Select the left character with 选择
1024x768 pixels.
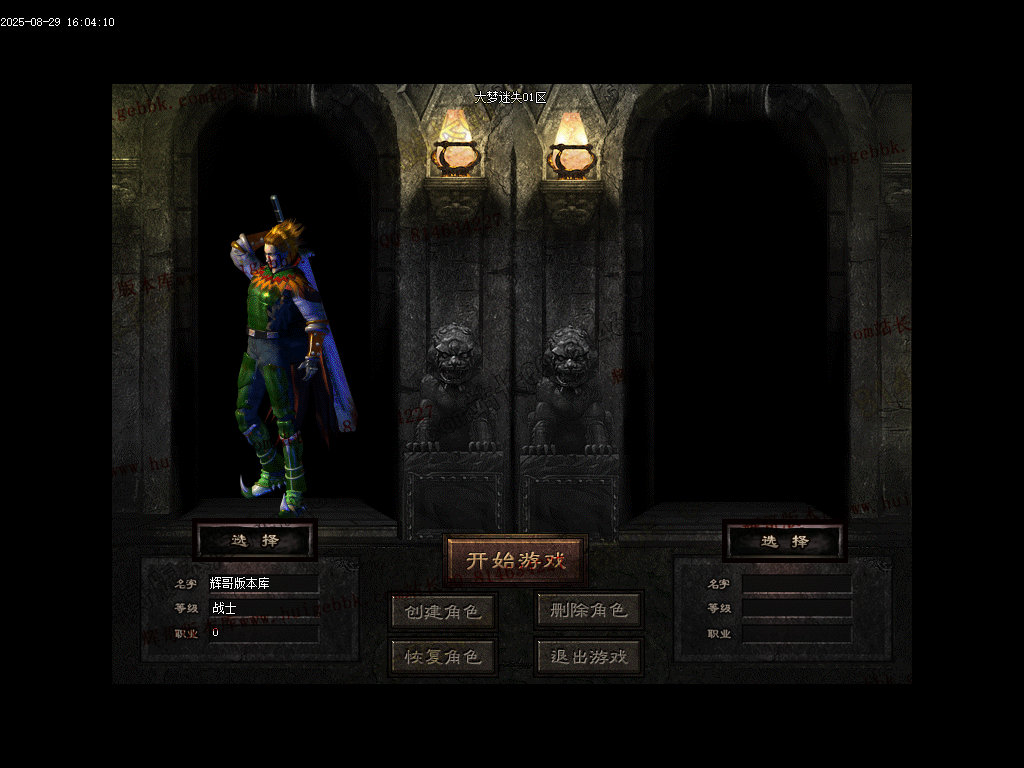[x=255, y=541]
